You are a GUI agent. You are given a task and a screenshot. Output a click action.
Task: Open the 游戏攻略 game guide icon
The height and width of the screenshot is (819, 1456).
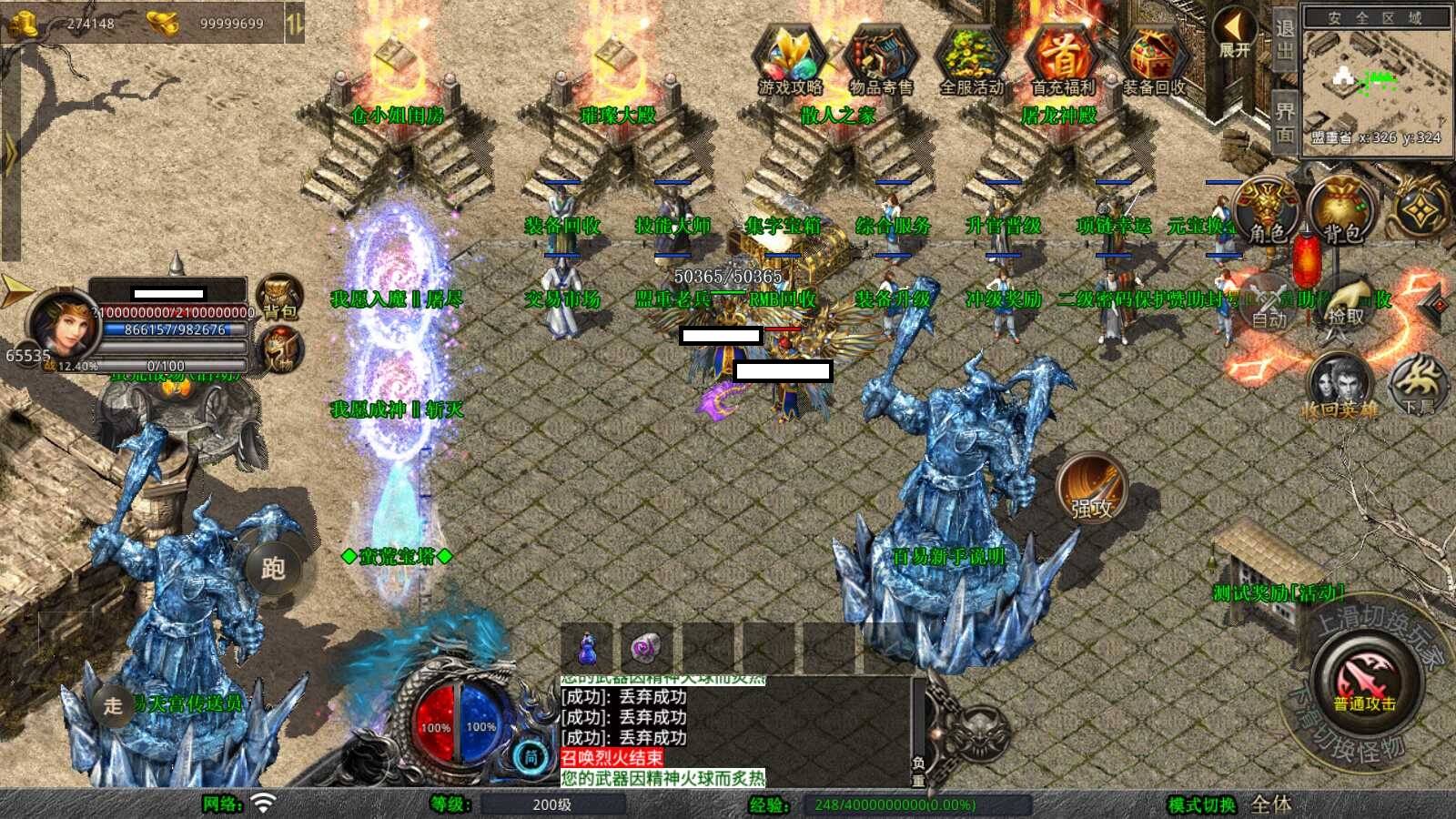click(790, 59)
